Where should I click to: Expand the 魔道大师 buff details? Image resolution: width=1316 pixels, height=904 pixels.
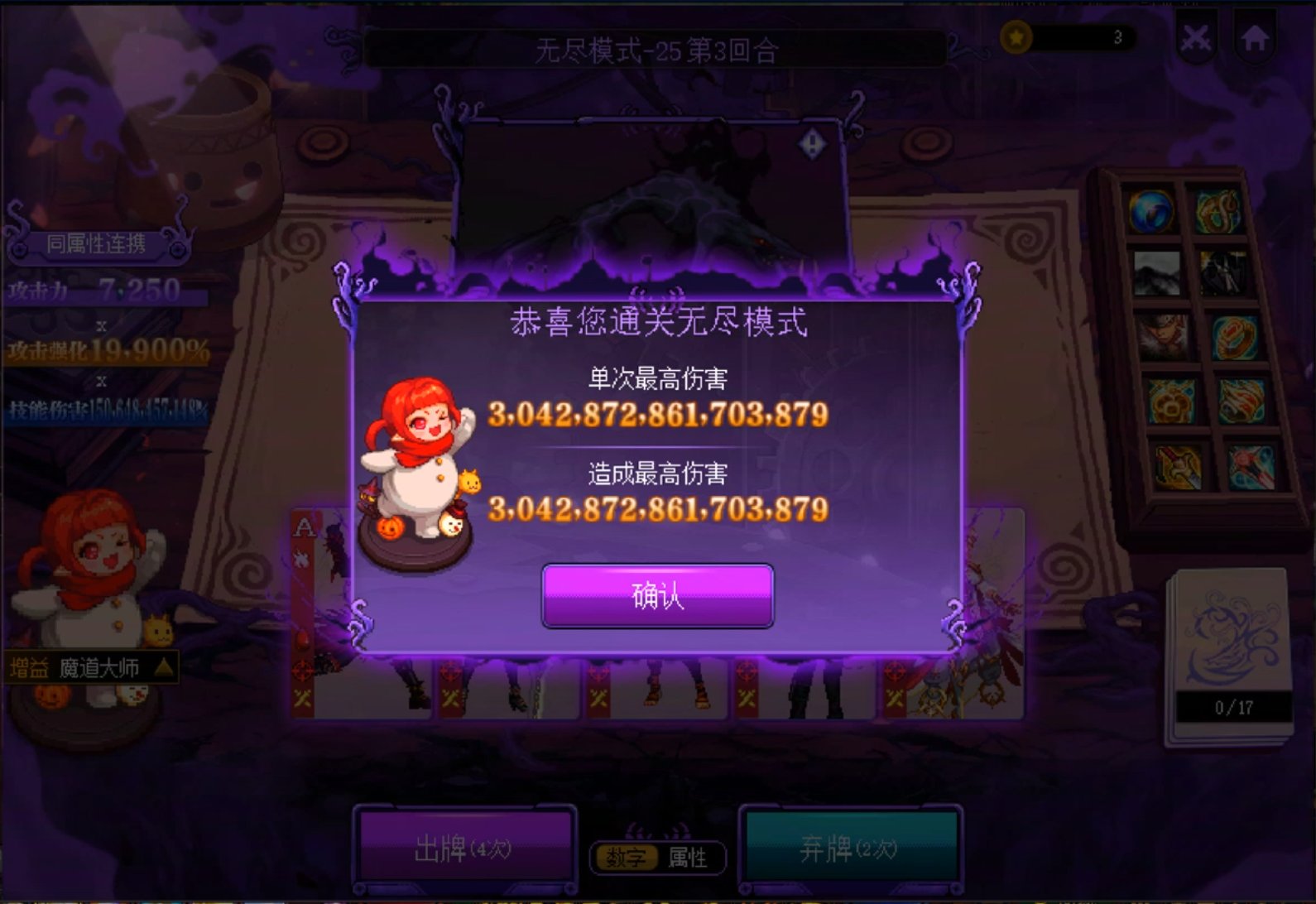pos(163,668)
